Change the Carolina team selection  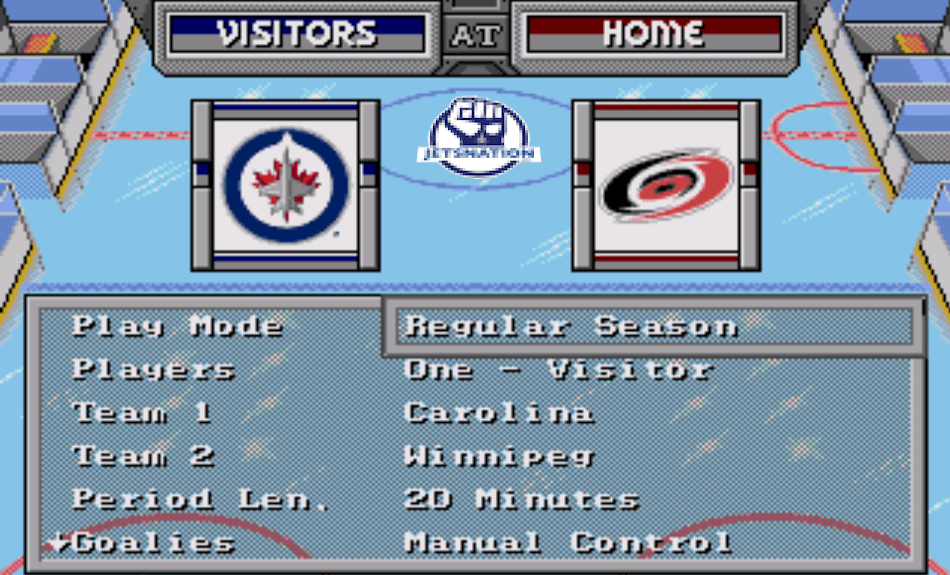(x=498, y=412)
